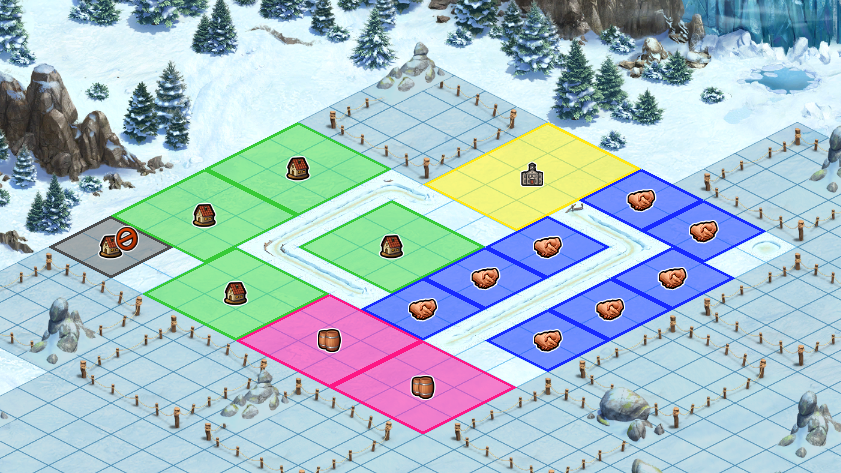Select the gray house tile with prohibition sign

point(111,246)
